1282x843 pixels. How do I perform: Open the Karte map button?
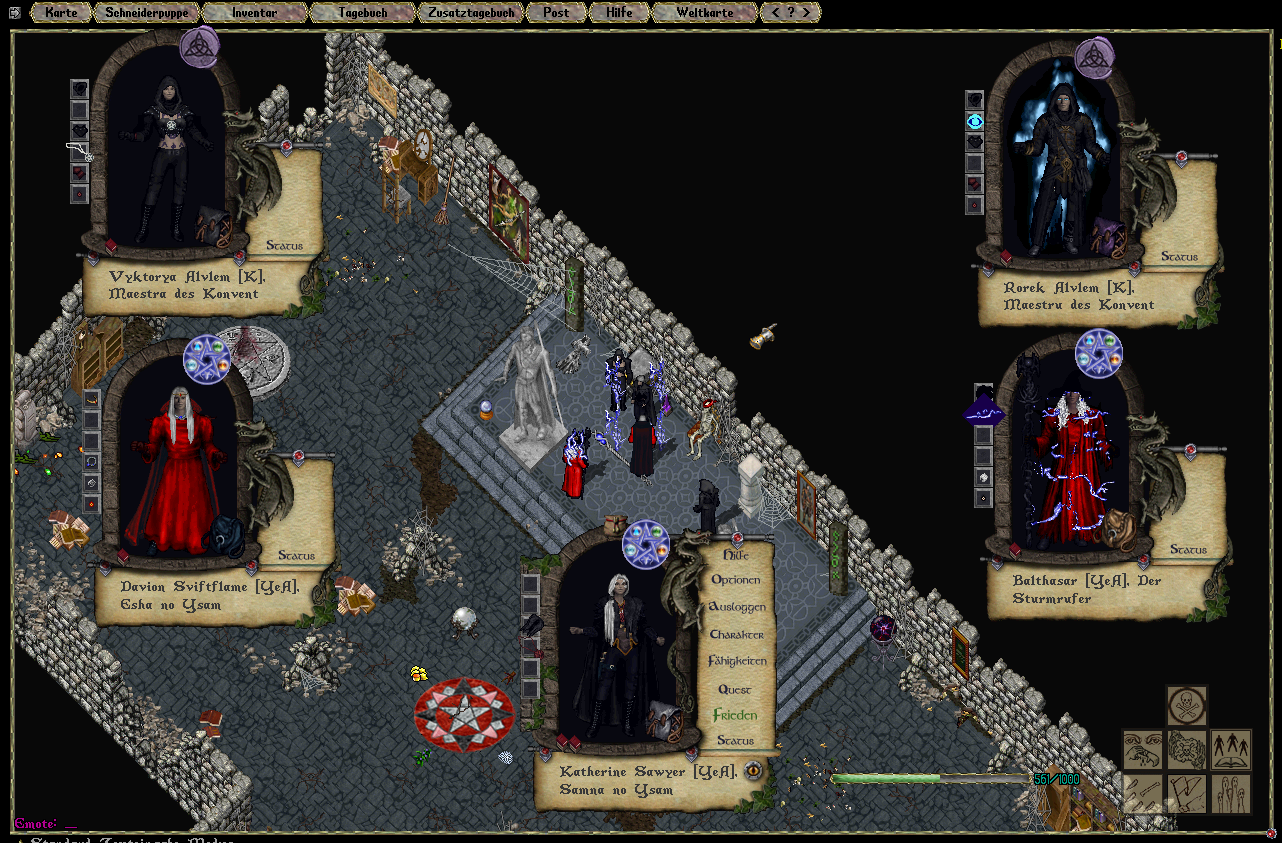[x=60, y=13]
